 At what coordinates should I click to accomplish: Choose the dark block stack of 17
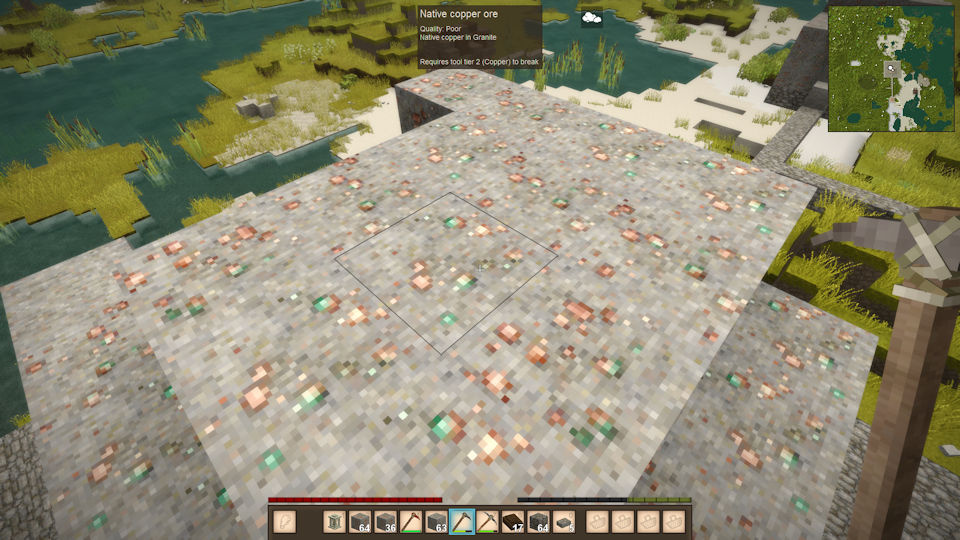click(513, 521)
